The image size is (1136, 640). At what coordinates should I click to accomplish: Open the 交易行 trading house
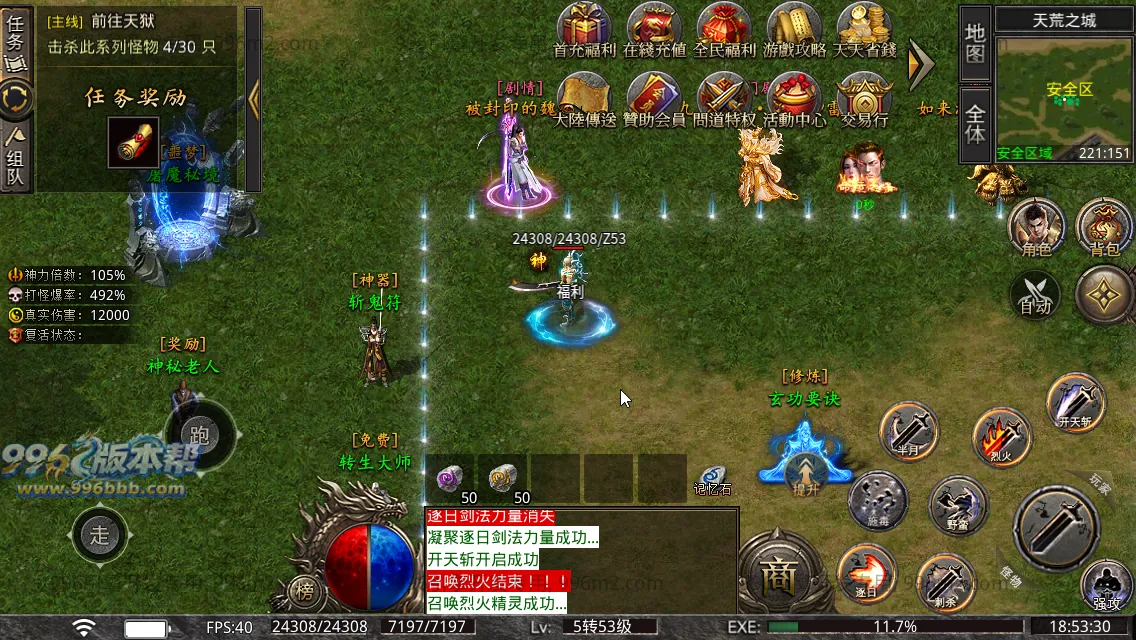pyautogui.click(x=864, y=98)
